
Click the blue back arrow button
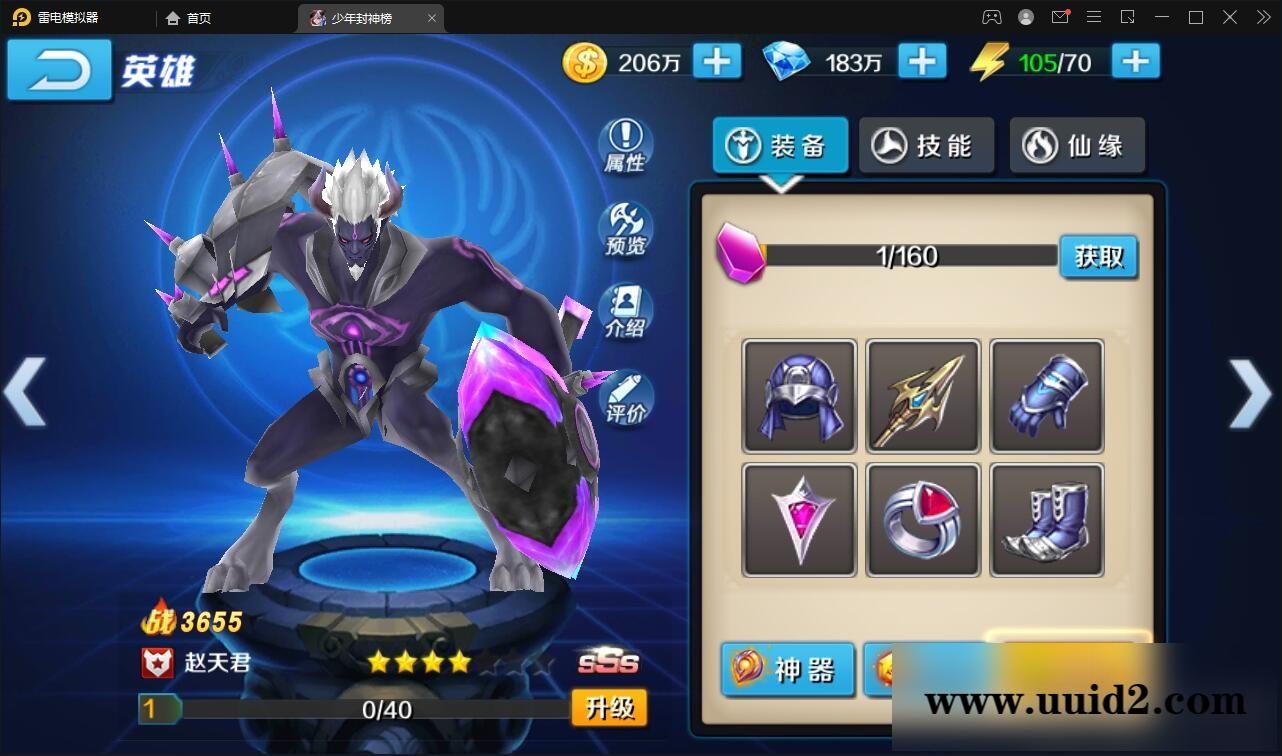59,70
